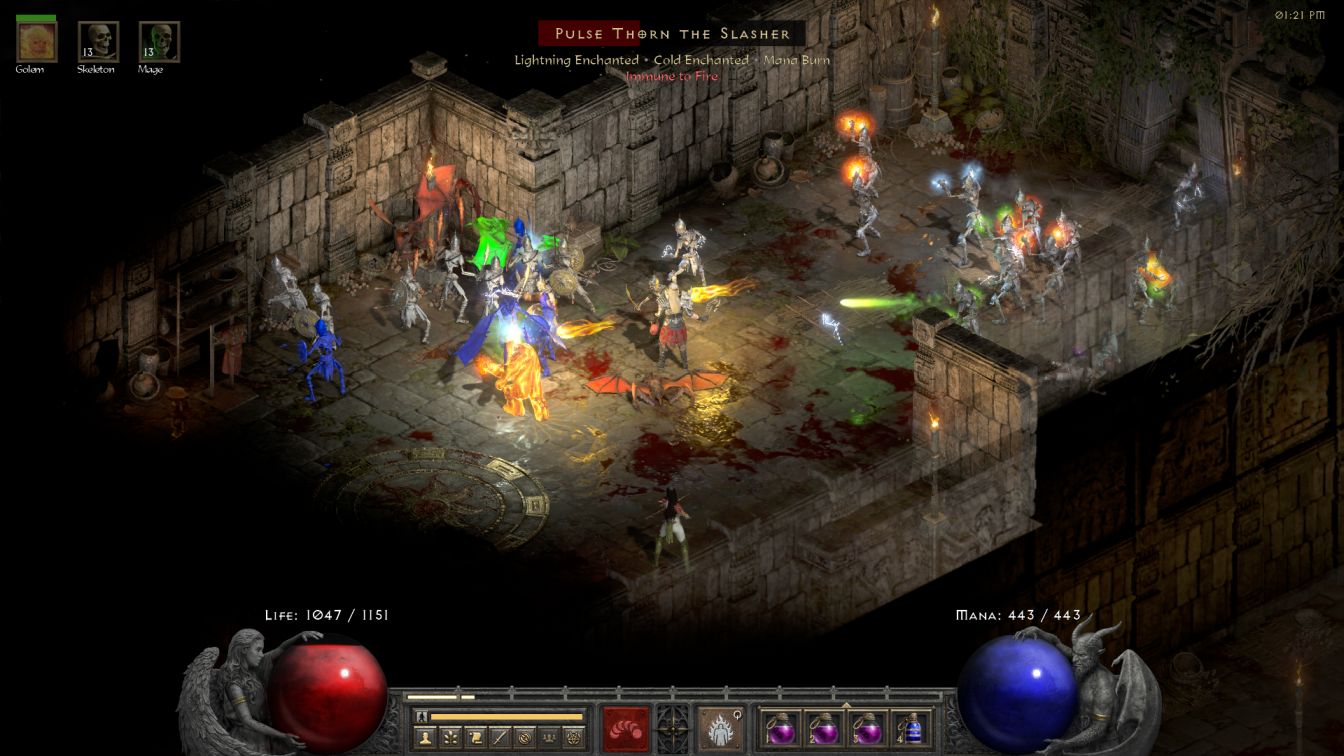Open the character sheet bust button
Image resolution: width=1344 pixels, height=756 pixels.
pyautogui.click(x=424, y=738)
